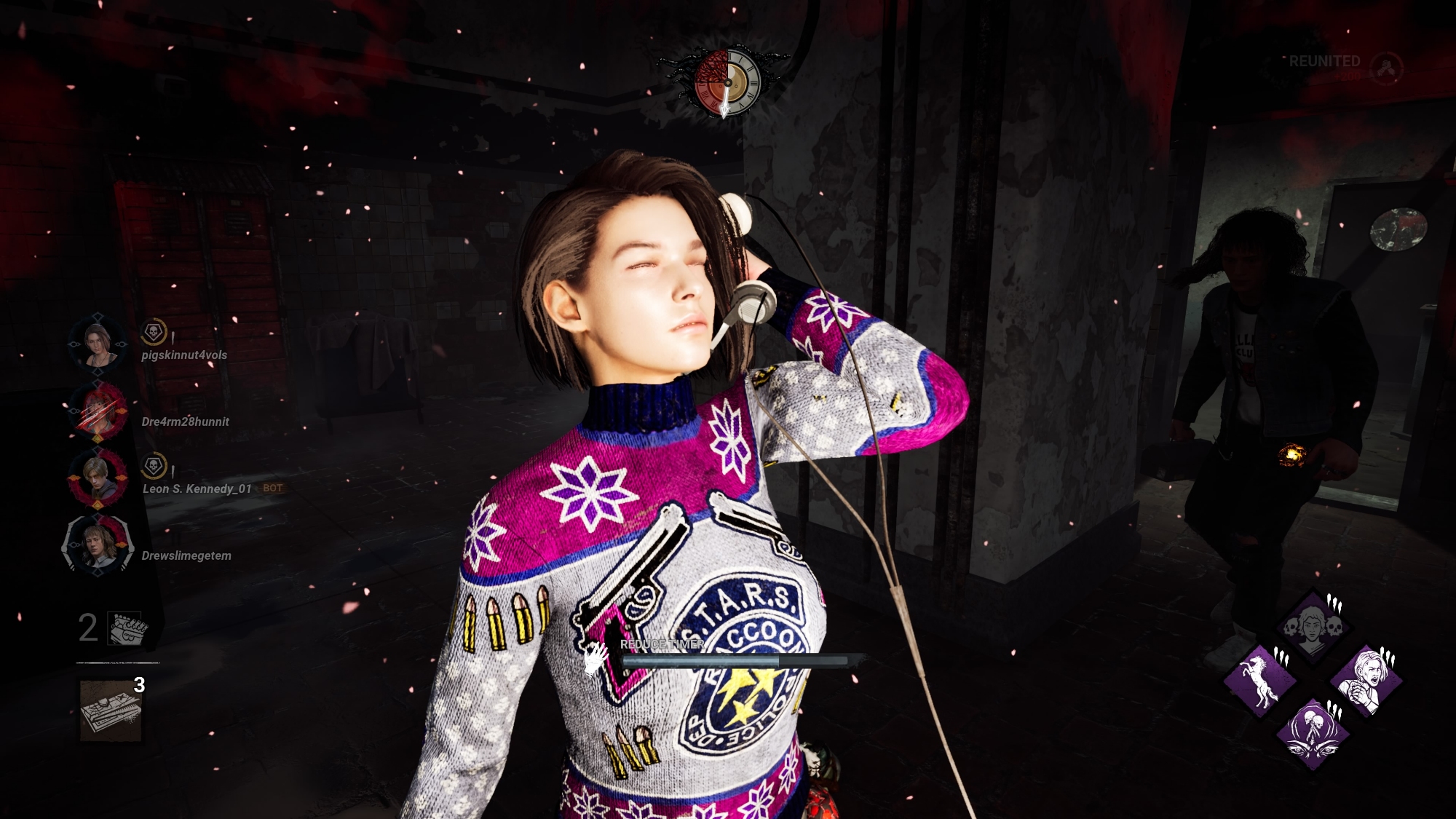
Task: Select the item slot with count 3
Action: tap(111, 711)
